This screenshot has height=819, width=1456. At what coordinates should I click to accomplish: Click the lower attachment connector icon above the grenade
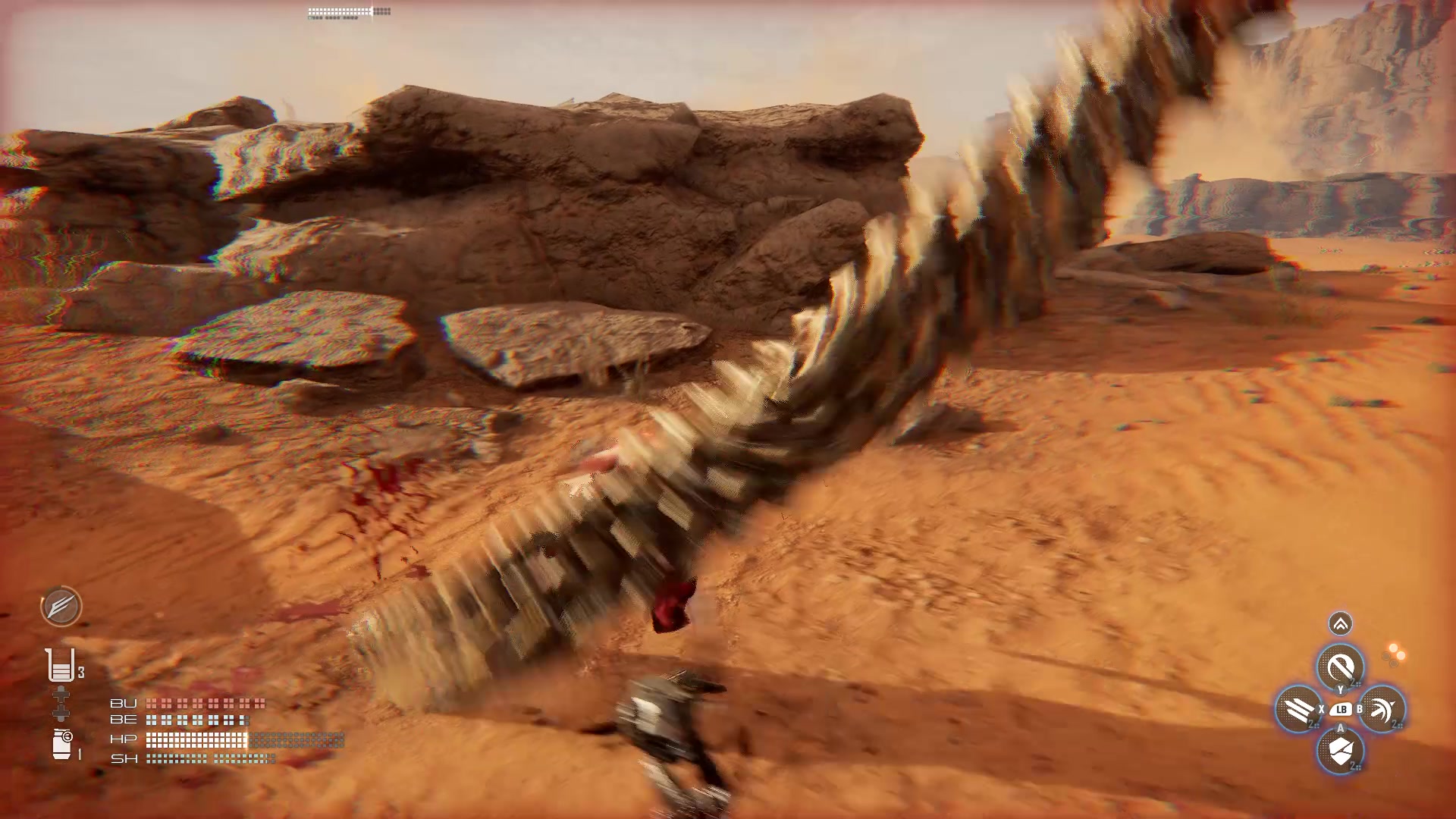click(x=61, y=714)
